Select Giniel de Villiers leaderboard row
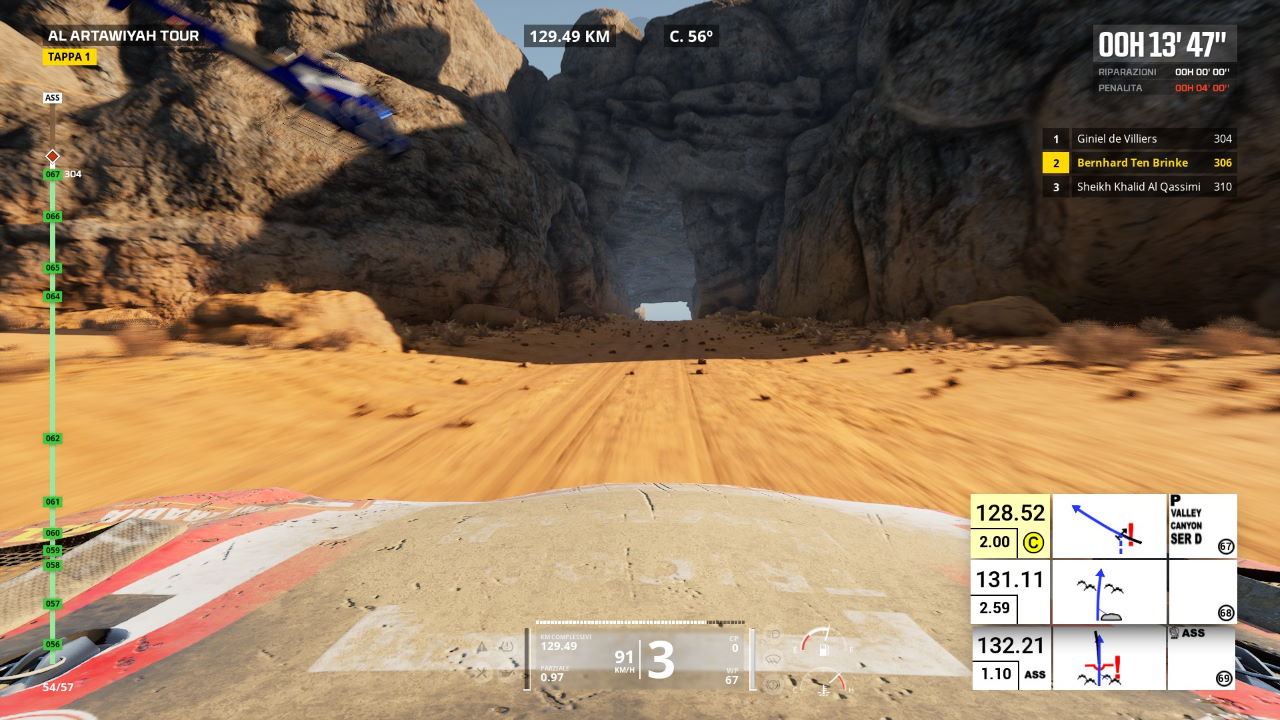This screenshot has width=1280, height=720. click(1139, 139)
